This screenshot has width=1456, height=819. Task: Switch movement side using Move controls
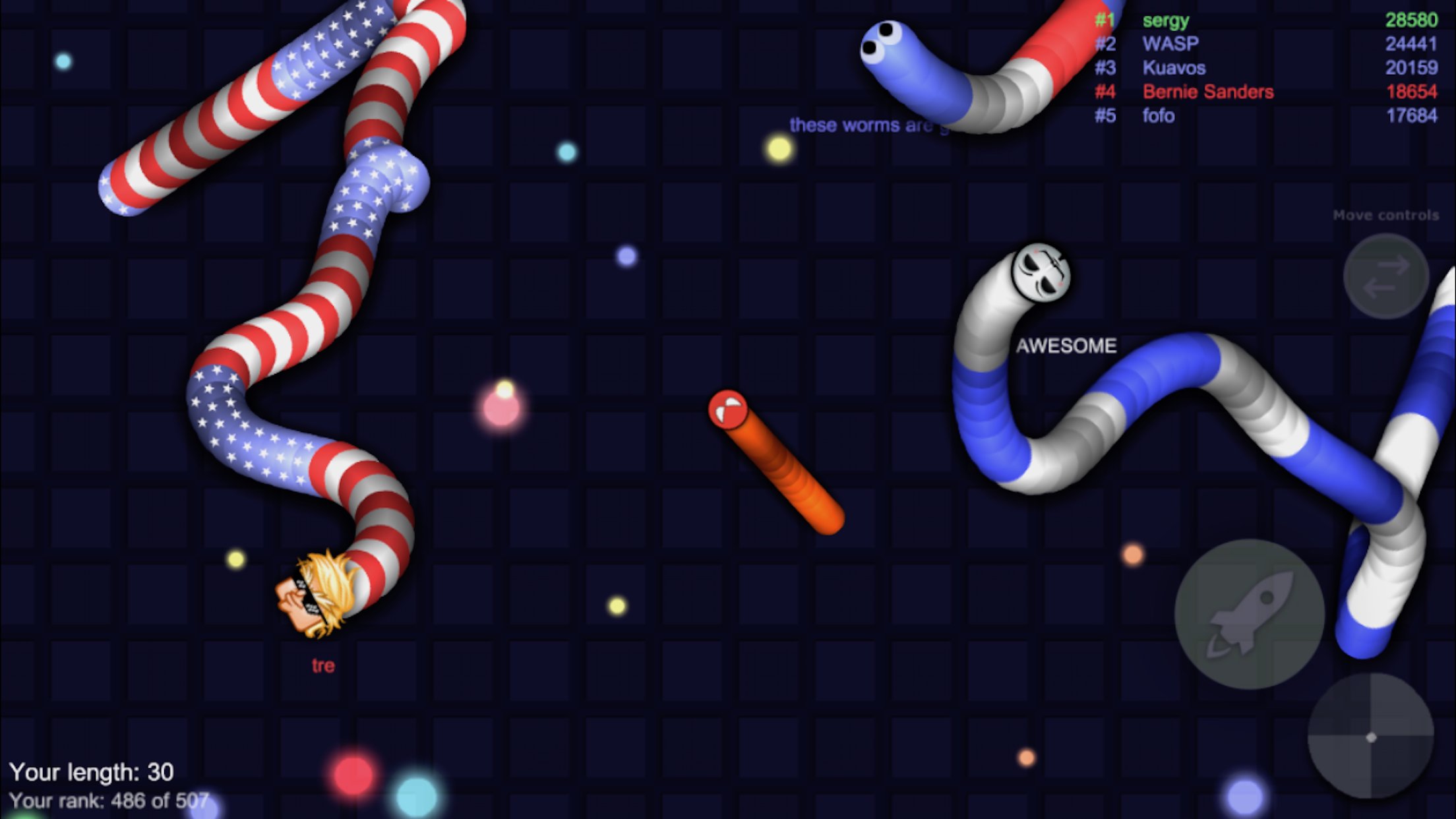1387,277
